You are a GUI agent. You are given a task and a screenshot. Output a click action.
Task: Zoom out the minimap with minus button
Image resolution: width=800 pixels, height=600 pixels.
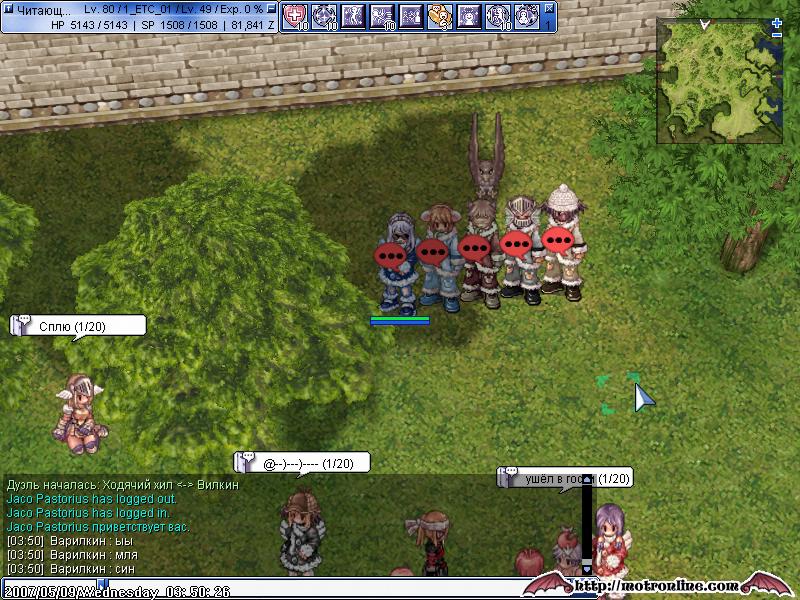[x=777, y=35]
